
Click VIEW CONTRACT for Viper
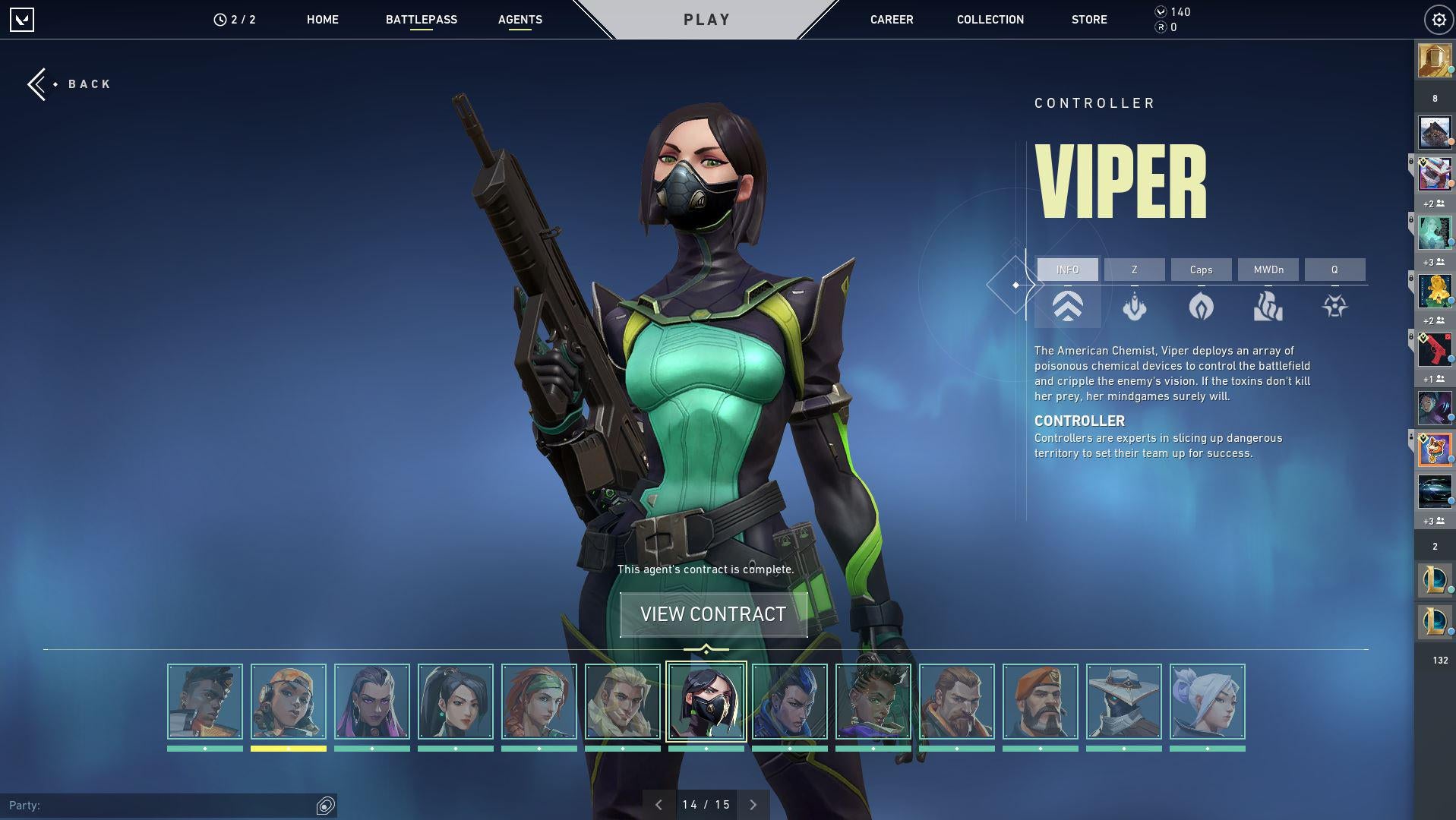point(713,614)
